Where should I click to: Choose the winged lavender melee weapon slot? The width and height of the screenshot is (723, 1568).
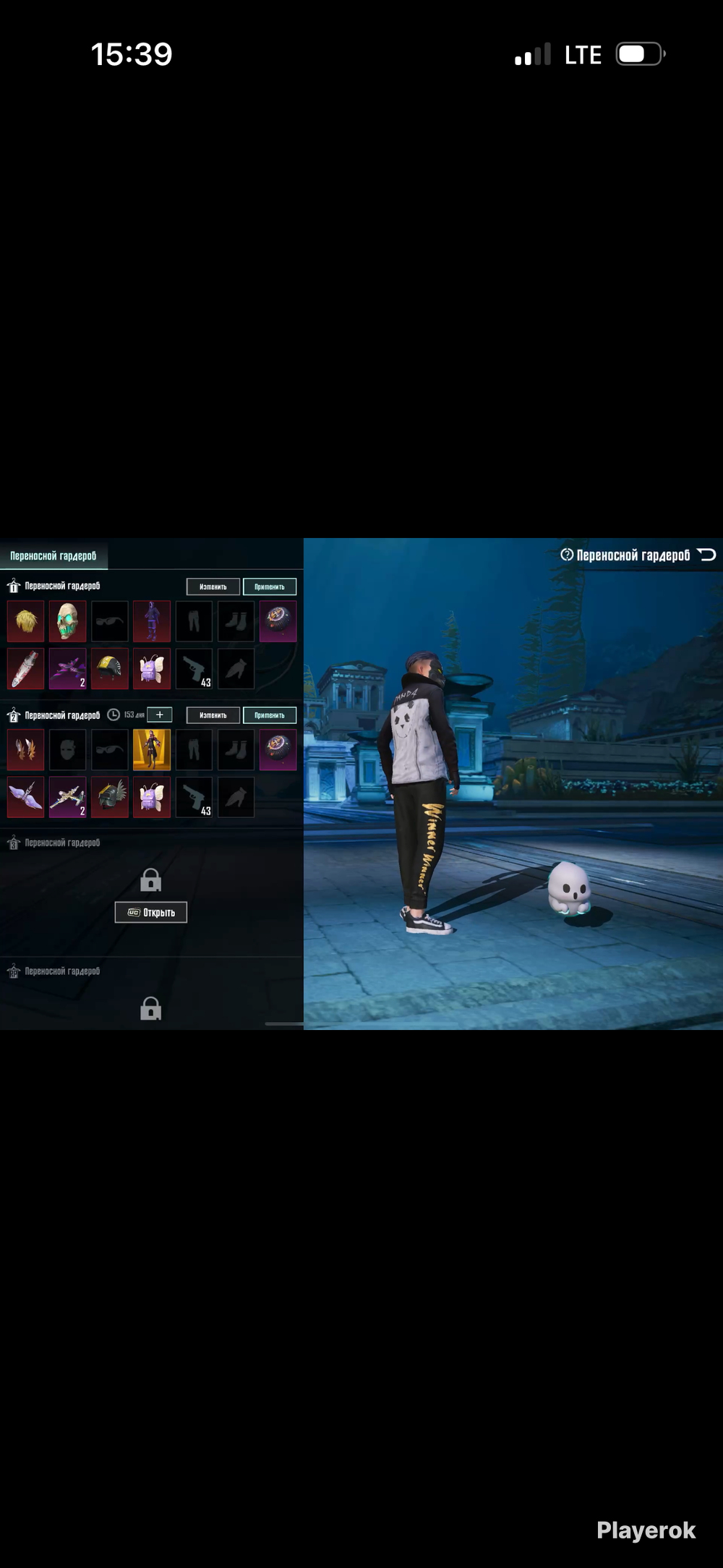(25, 797)
